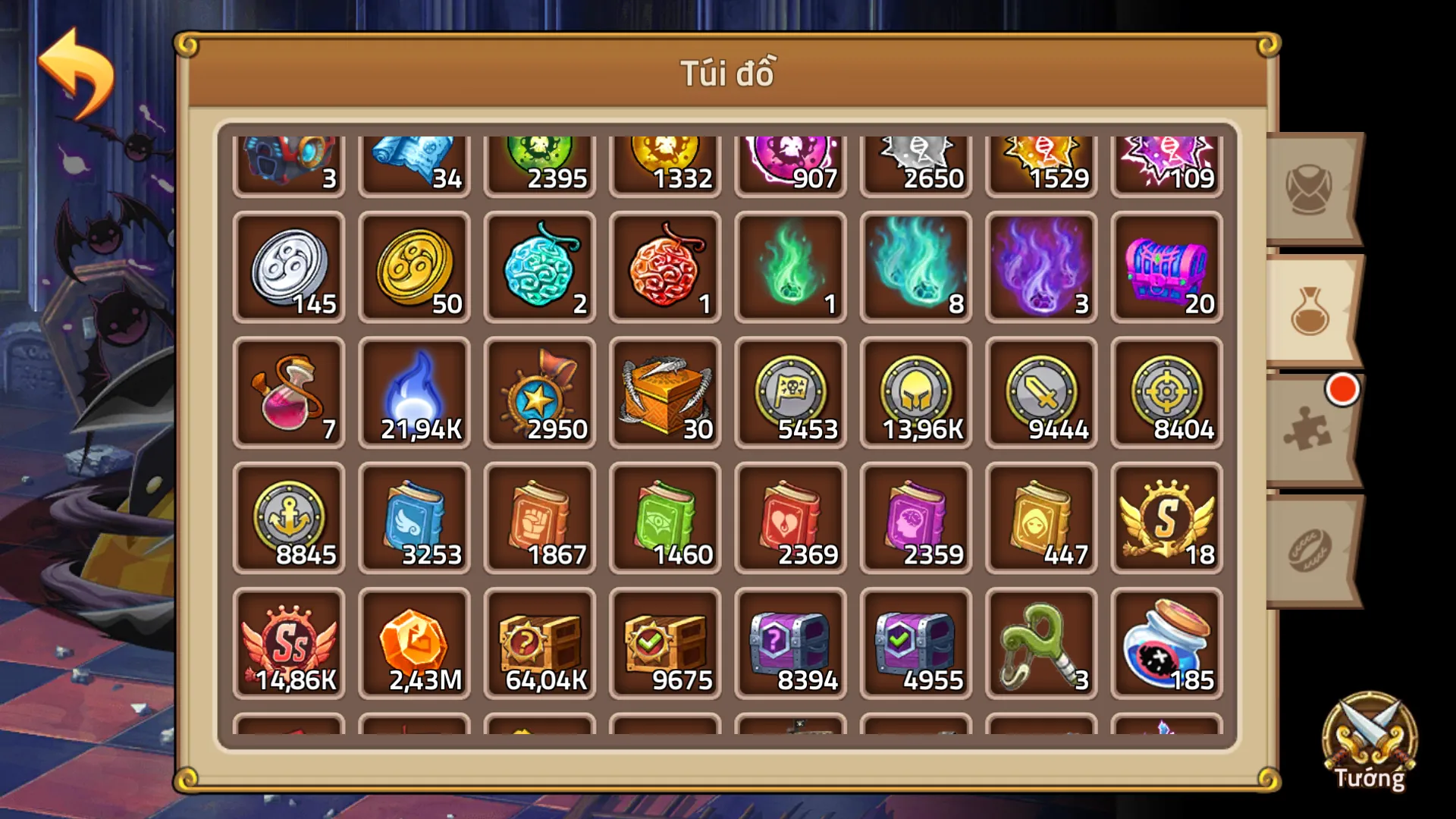Select the silver coin item showing 145
Screen dimensions: 1456x819
(289, 267)
